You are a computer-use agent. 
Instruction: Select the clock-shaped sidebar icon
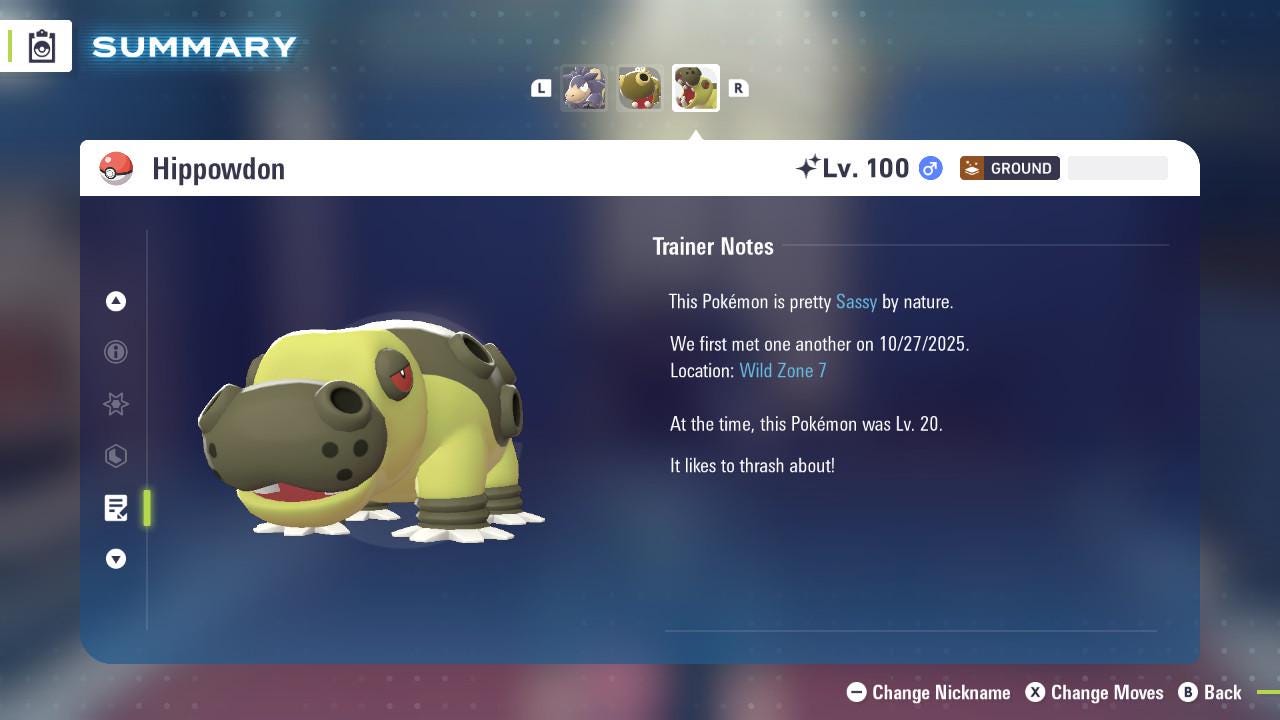[x=116, y=456]
